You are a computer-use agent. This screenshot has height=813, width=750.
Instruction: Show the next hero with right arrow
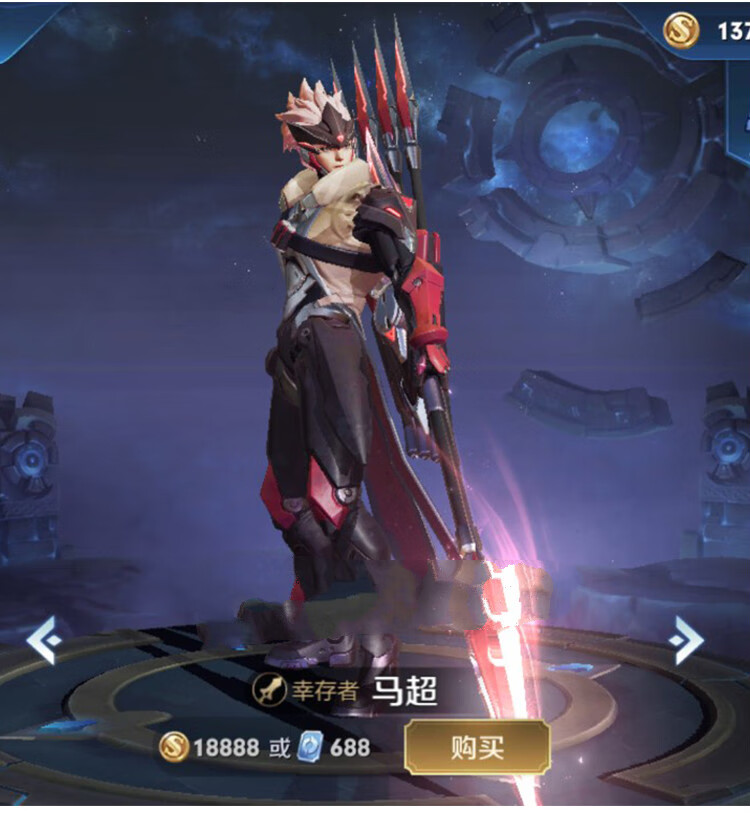[687, 640]
